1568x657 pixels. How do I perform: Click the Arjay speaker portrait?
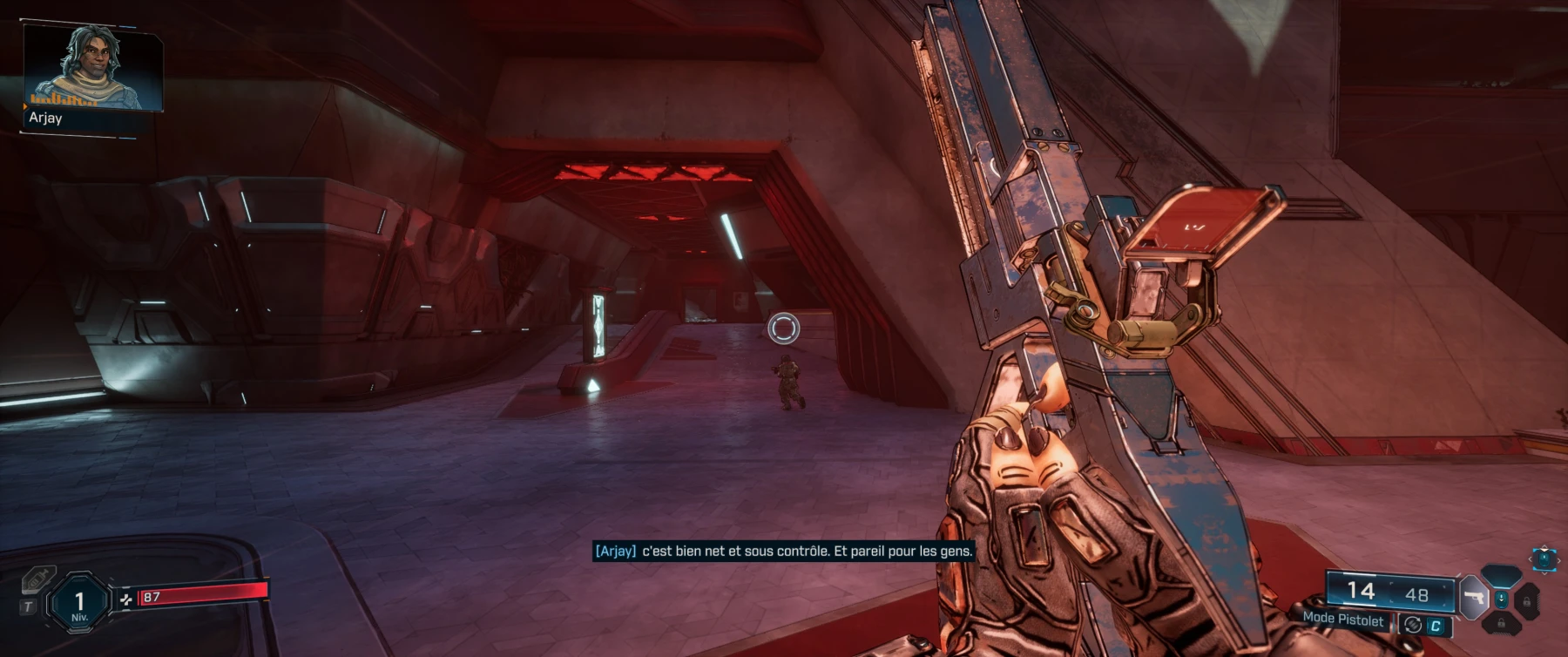[92, 68]
